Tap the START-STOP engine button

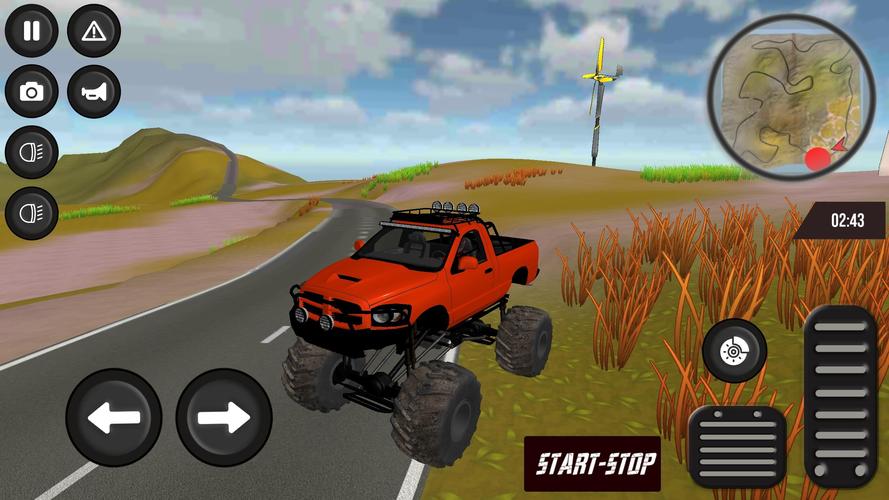point(592,463)
